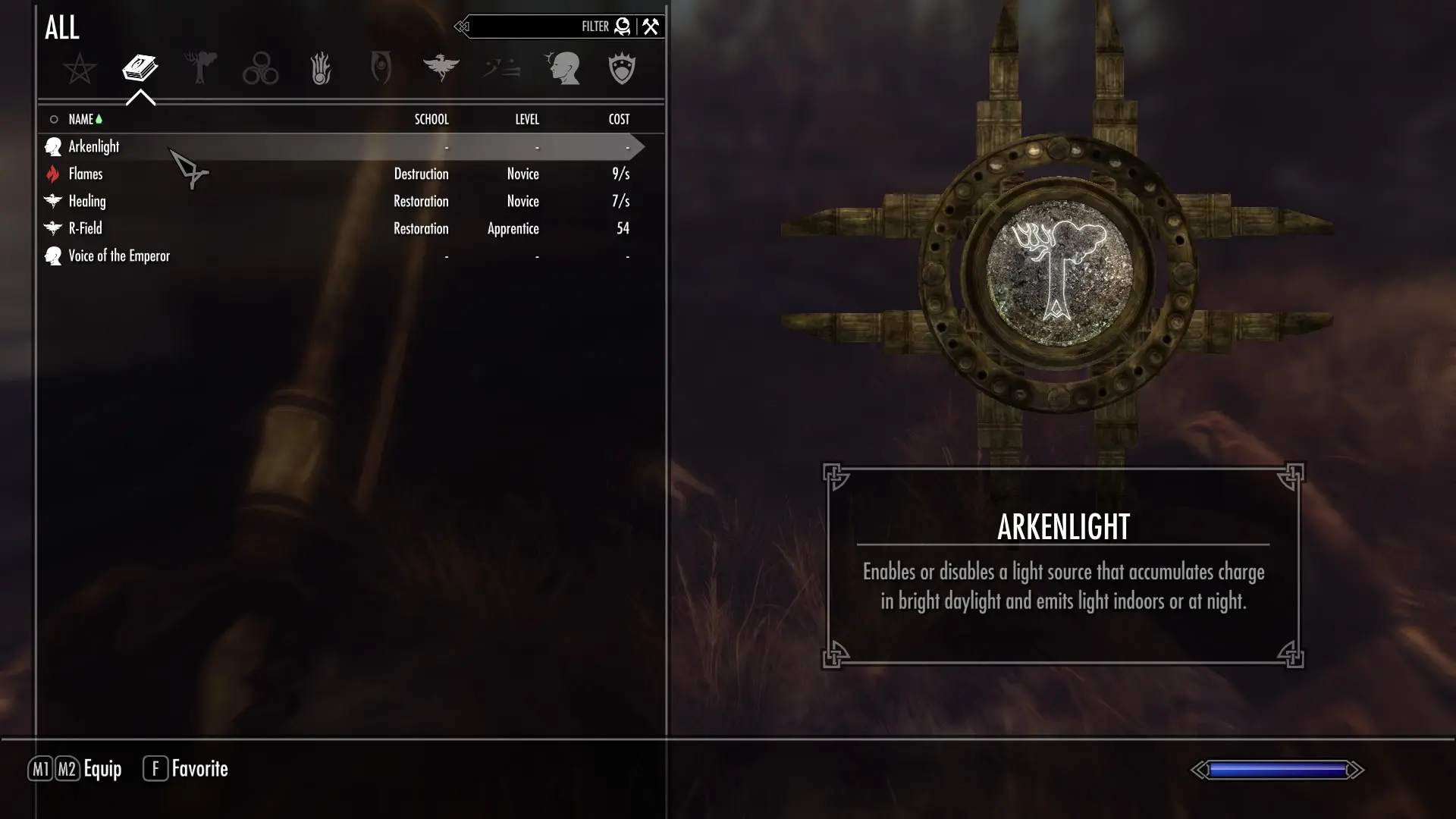The image size is (1456, 819).
Task: Switch to the Favorites star category
Action: [80, 69]
